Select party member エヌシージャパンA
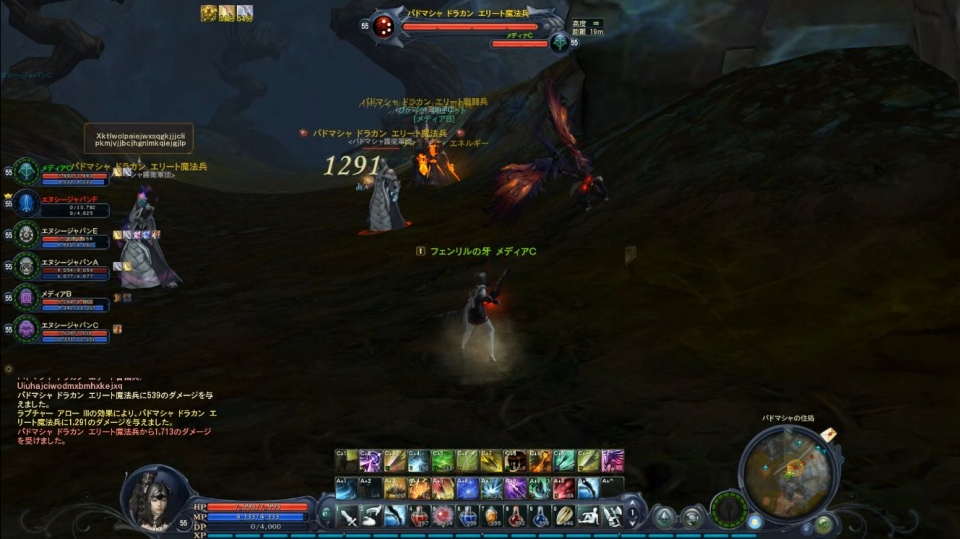The width and height of the screenshot is (960, 539). click(26, 266)
